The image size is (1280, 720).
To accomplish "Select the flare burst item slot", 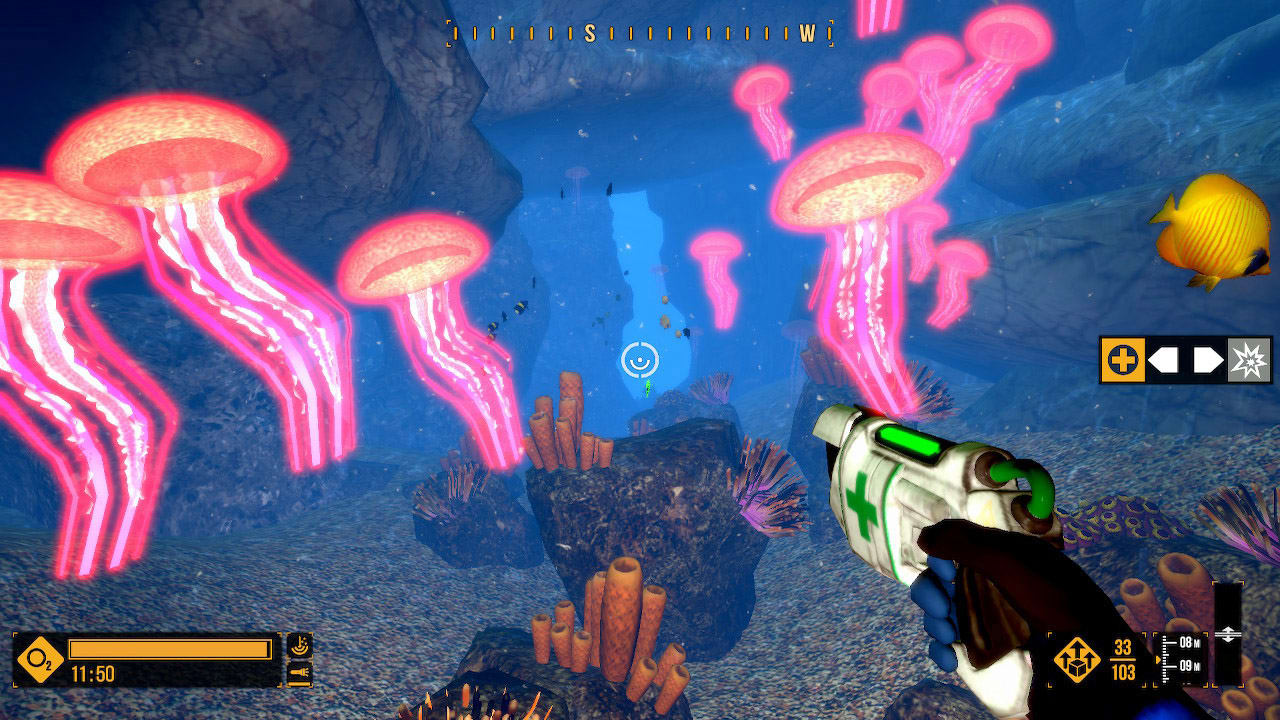I will (1250, 360).
